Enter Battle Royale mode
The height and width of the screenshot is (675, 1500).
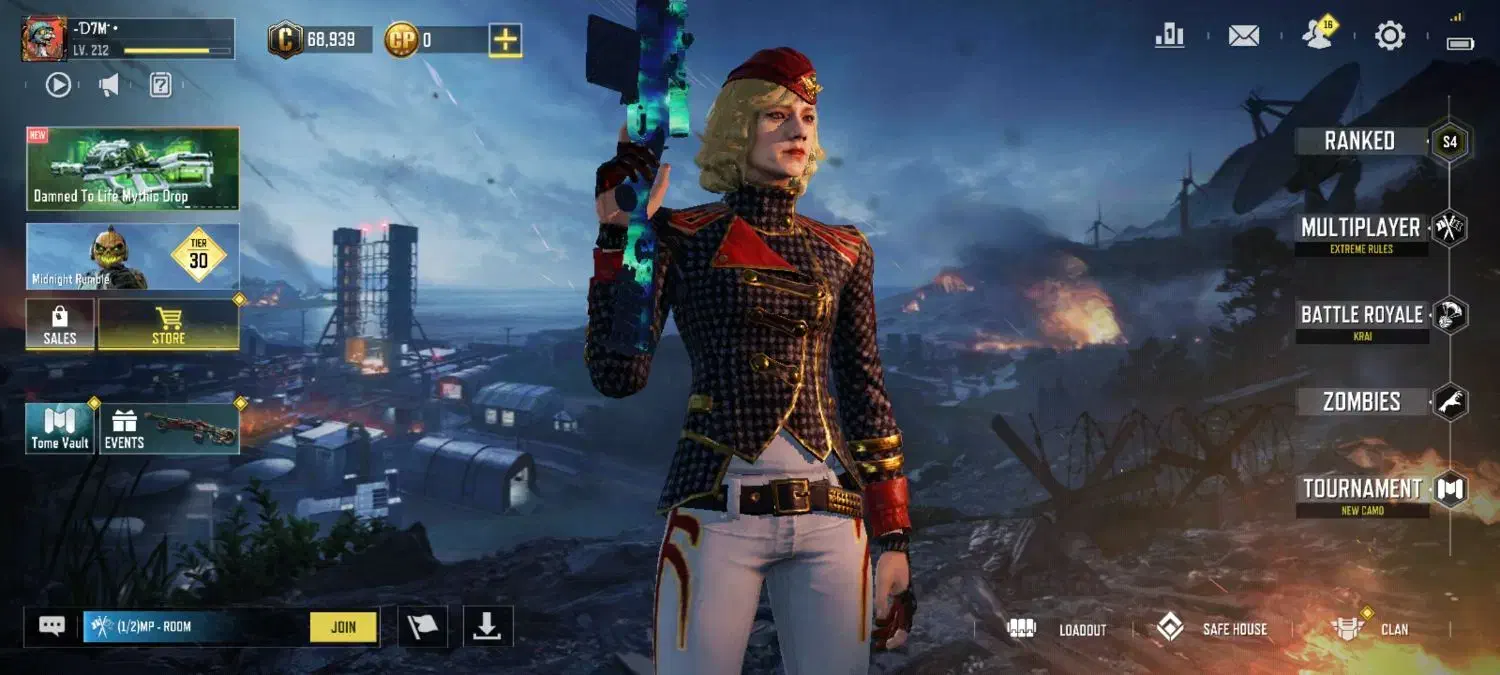point(1361,316)
